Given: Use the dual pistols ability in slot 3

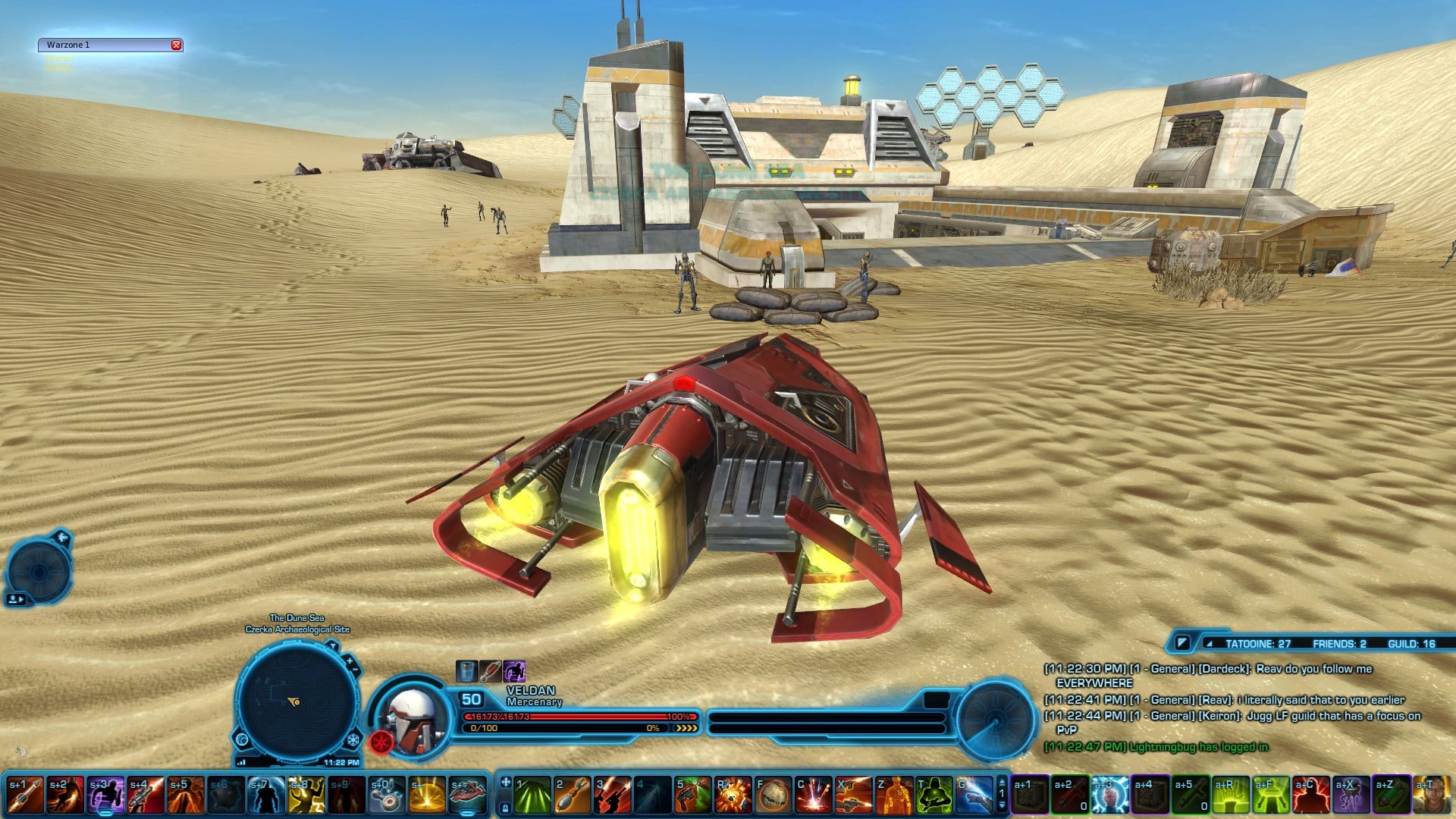Looking at the screenshot, I should (x=613, y=795).
